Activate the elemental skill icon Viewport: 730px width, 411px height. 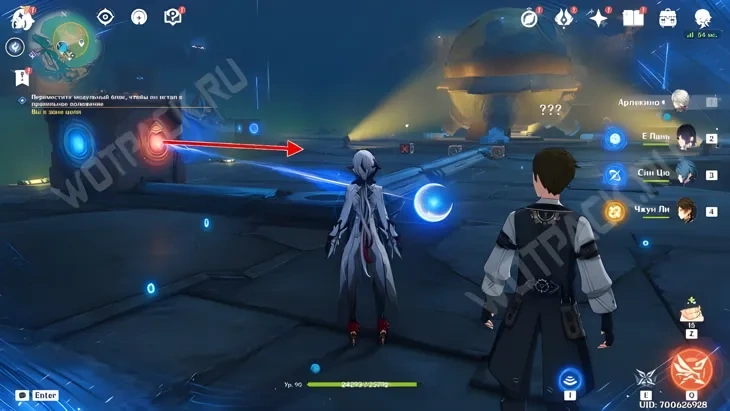click(646, 378)
